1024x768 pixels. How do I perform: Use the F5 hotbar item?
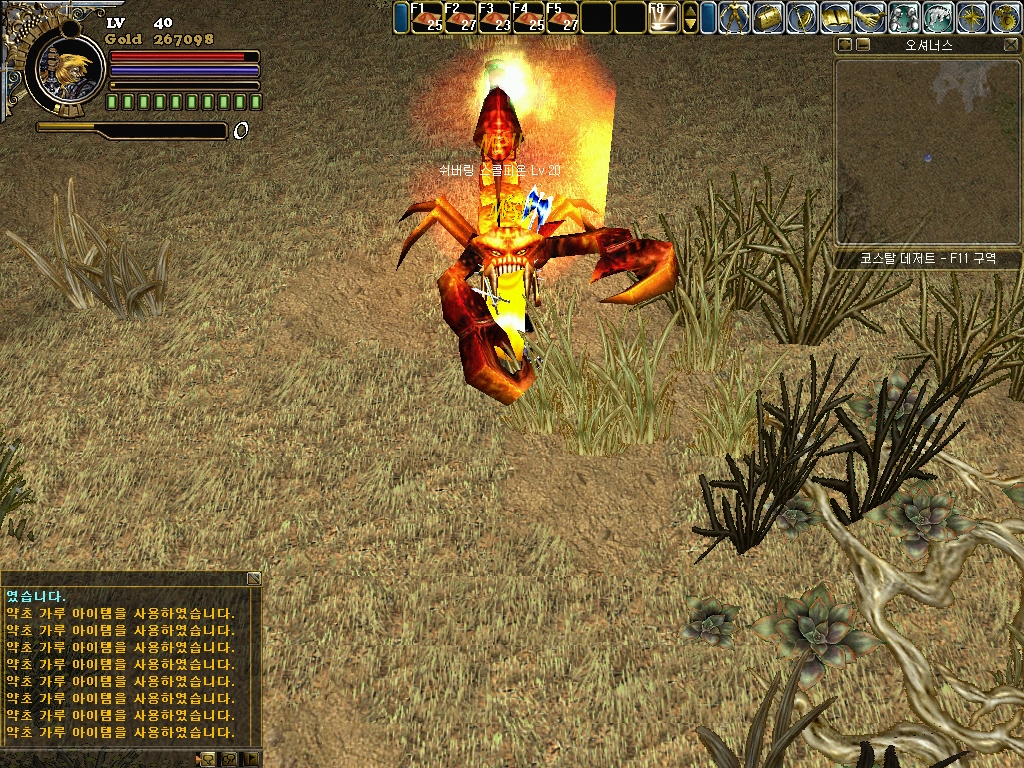563,18
